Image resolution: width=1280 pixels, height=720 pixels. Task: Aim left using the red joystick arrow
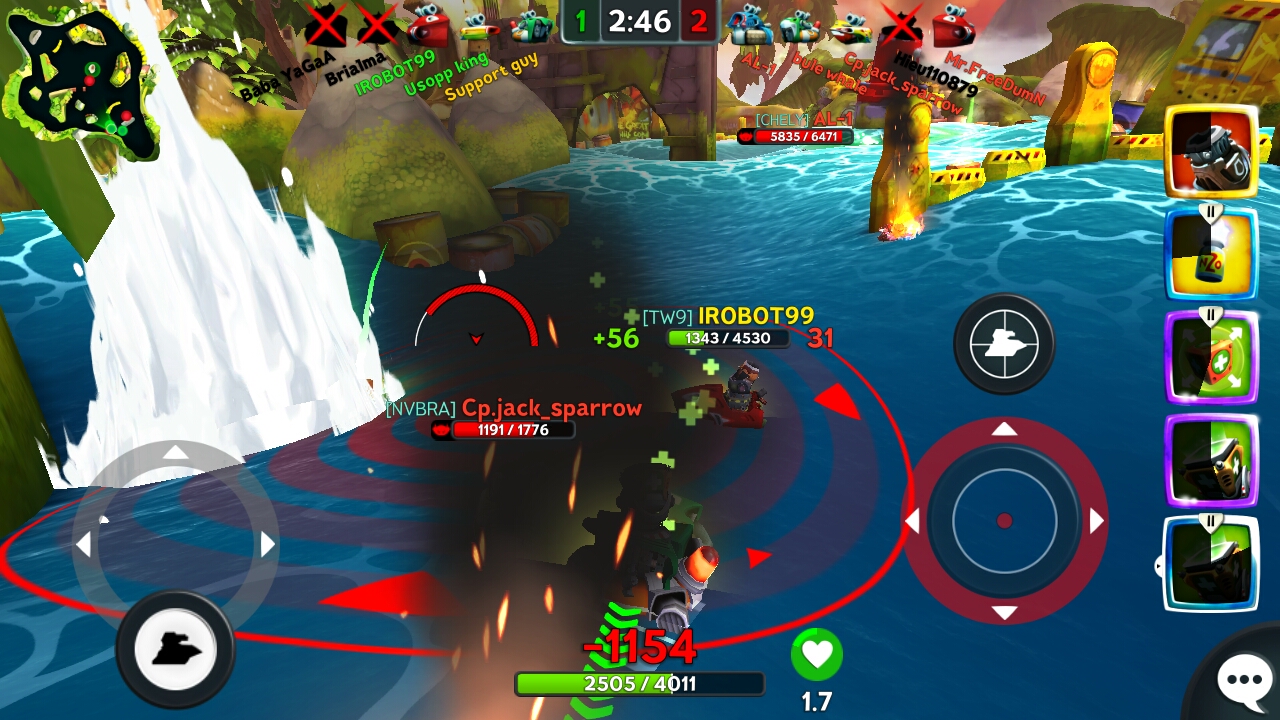click(x=912, y=521)
